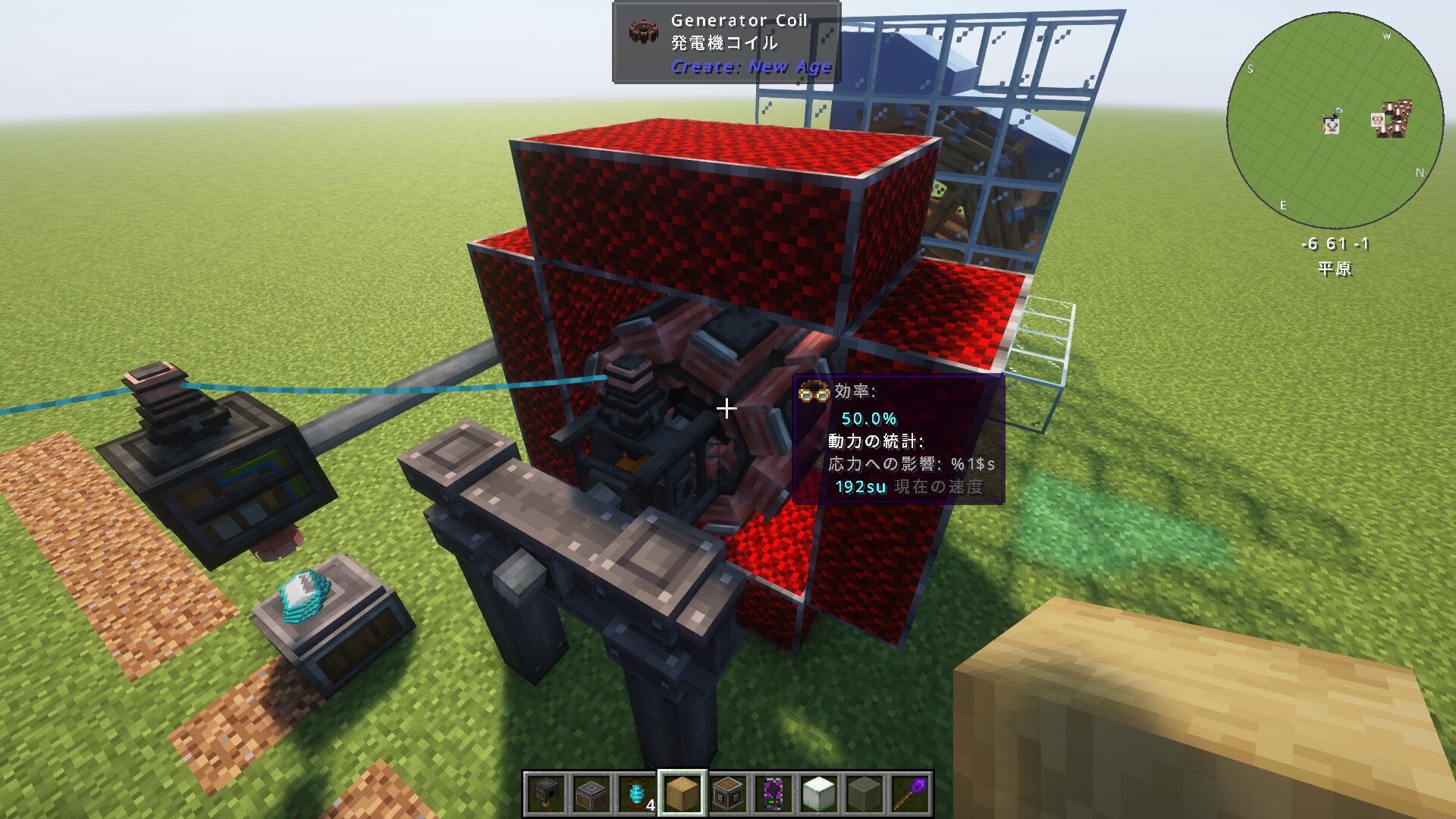The width and height of the screenshot is (1456, 819).
Task: Select the dark casing block with wood sides
Action: point(591,794)
